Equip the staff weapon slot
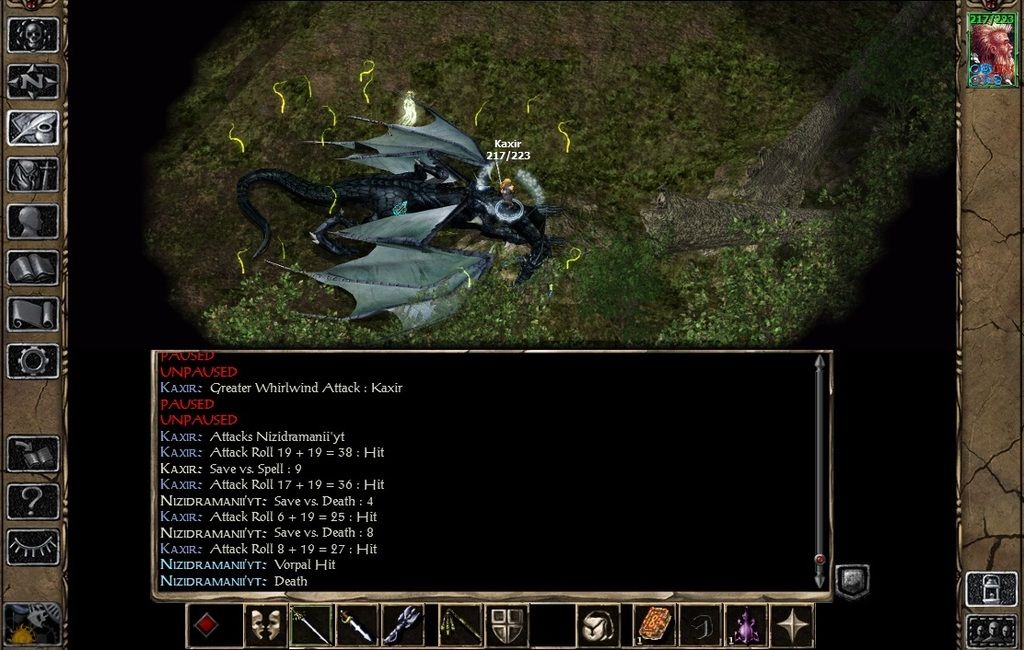The height and width of the screenshot is (650, 1024). (x=311, y=626)
